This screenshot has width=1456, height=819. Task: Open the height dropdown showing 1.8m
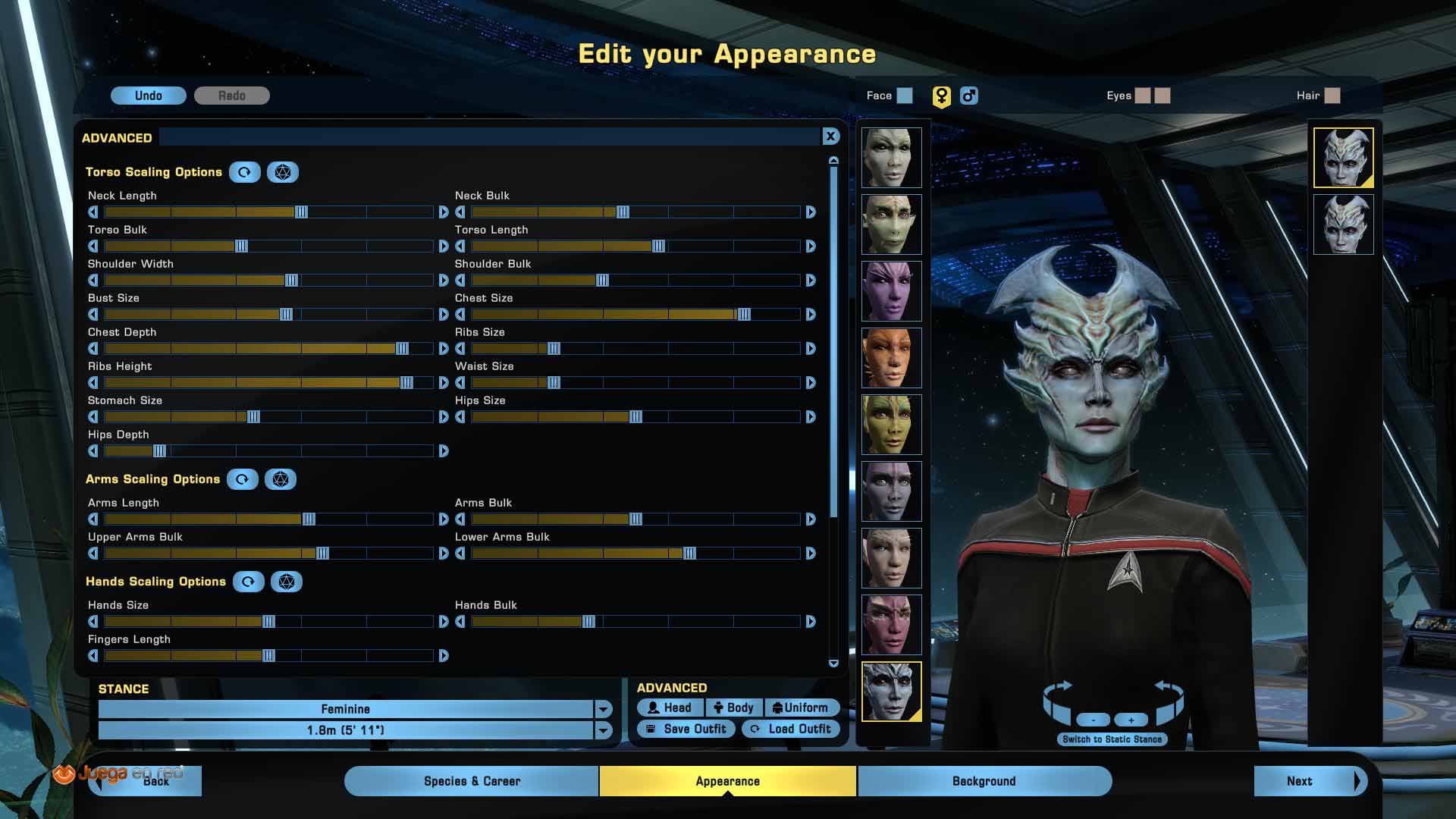(603, 730)
